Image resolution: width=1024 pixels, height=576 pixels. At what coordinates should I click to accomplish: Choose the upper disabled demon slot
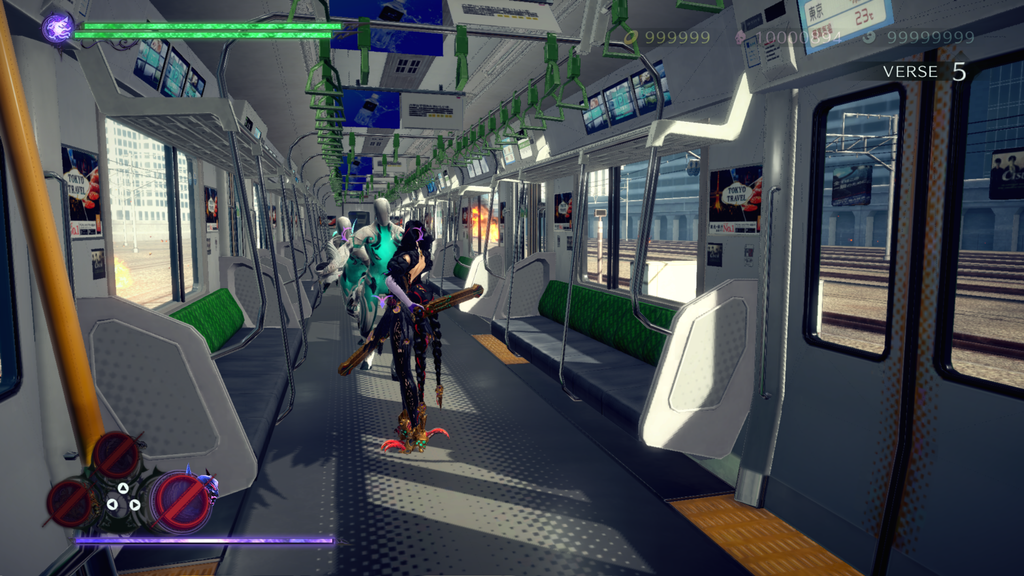pyautogui.click(x=117, y=455)
